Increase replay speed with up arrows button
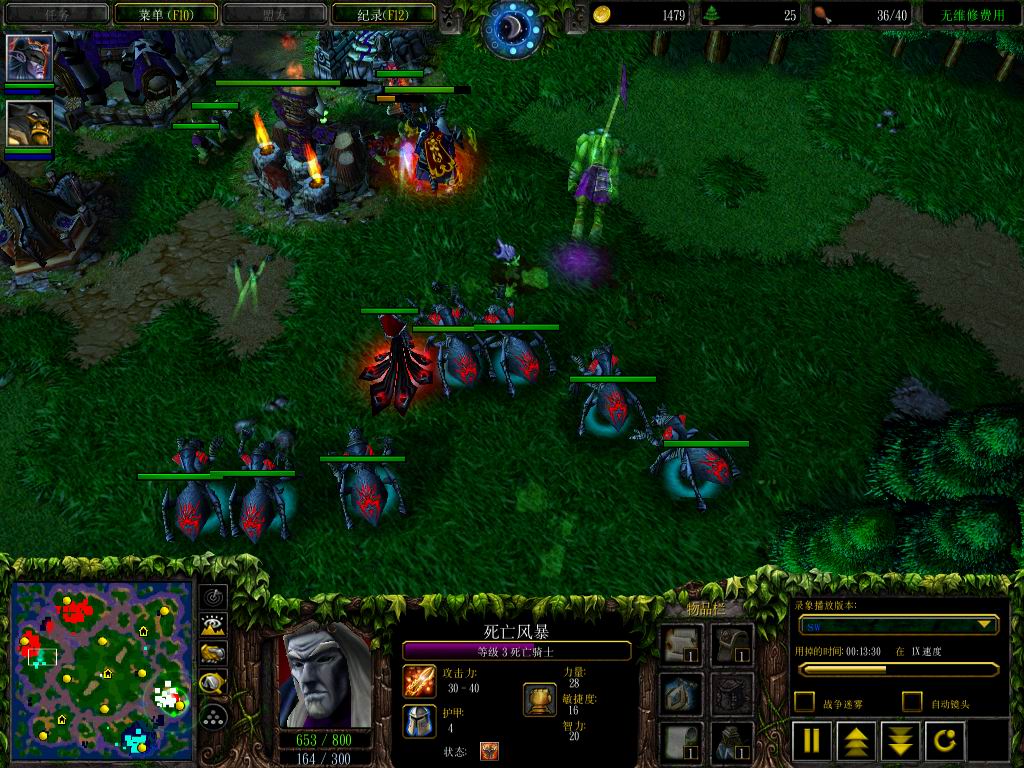1024x768 pixels. (857, 741)
